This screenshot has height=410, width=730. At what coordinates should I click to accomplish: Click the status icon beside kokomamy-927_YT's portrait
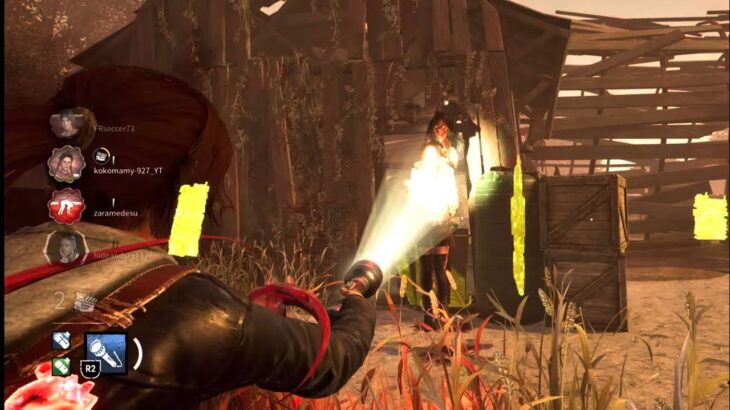point(101,155)
